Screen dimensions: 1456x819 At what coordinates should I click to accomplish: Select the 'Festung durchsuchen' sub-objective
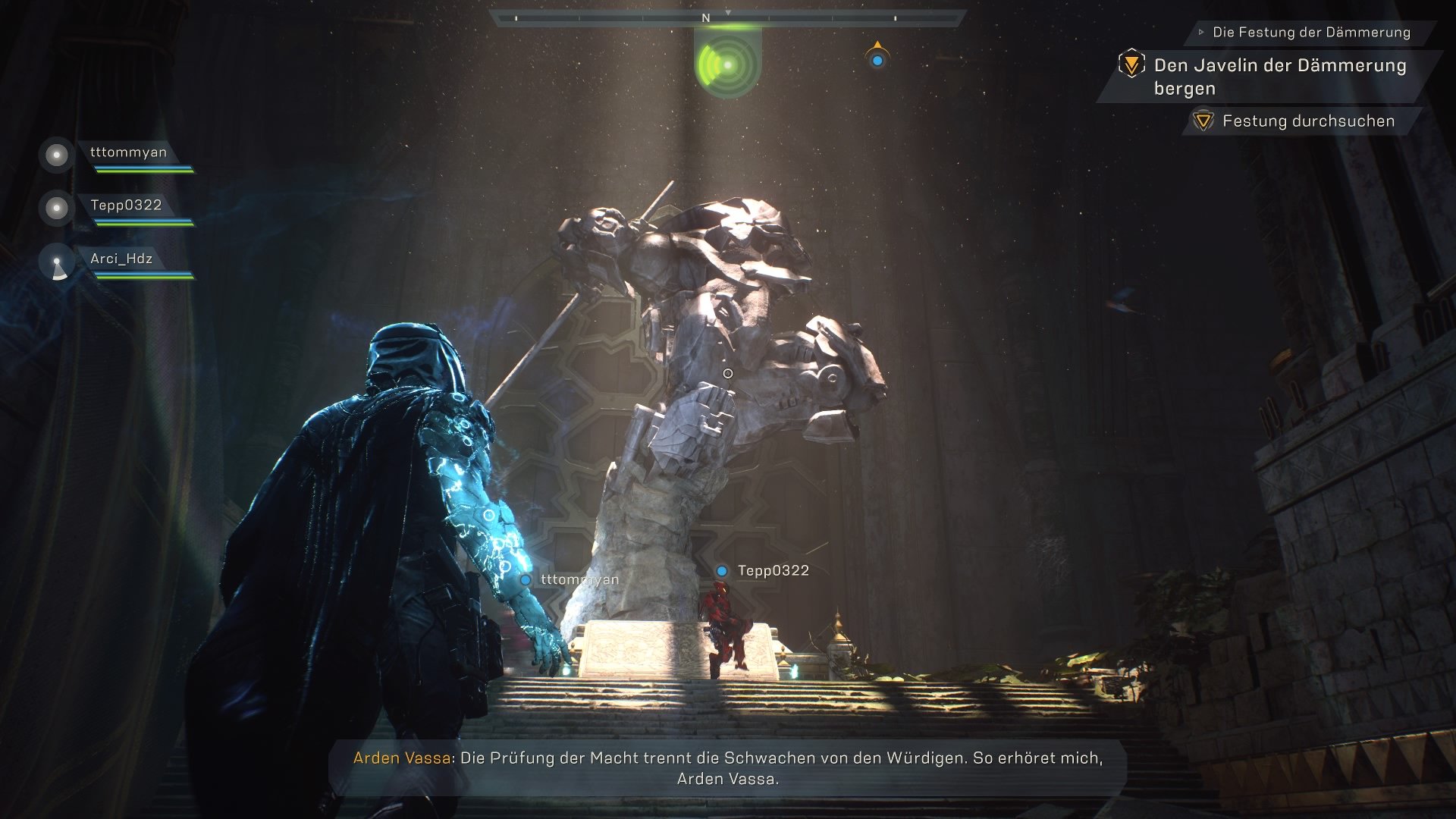[x=1308, y=121]
